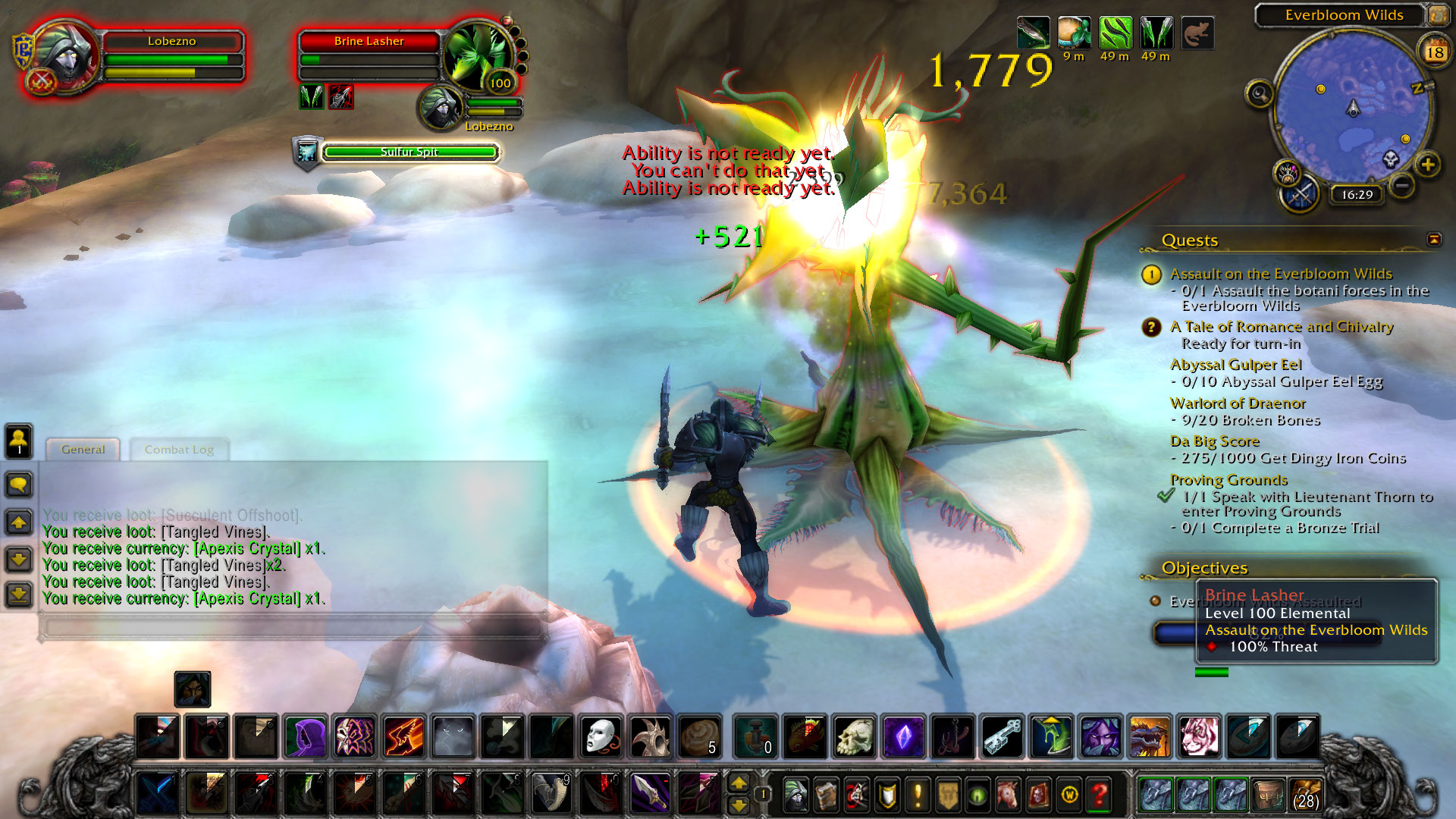Click Lobezno's player portrait
1456x819 pixels.
coord(64,57)
